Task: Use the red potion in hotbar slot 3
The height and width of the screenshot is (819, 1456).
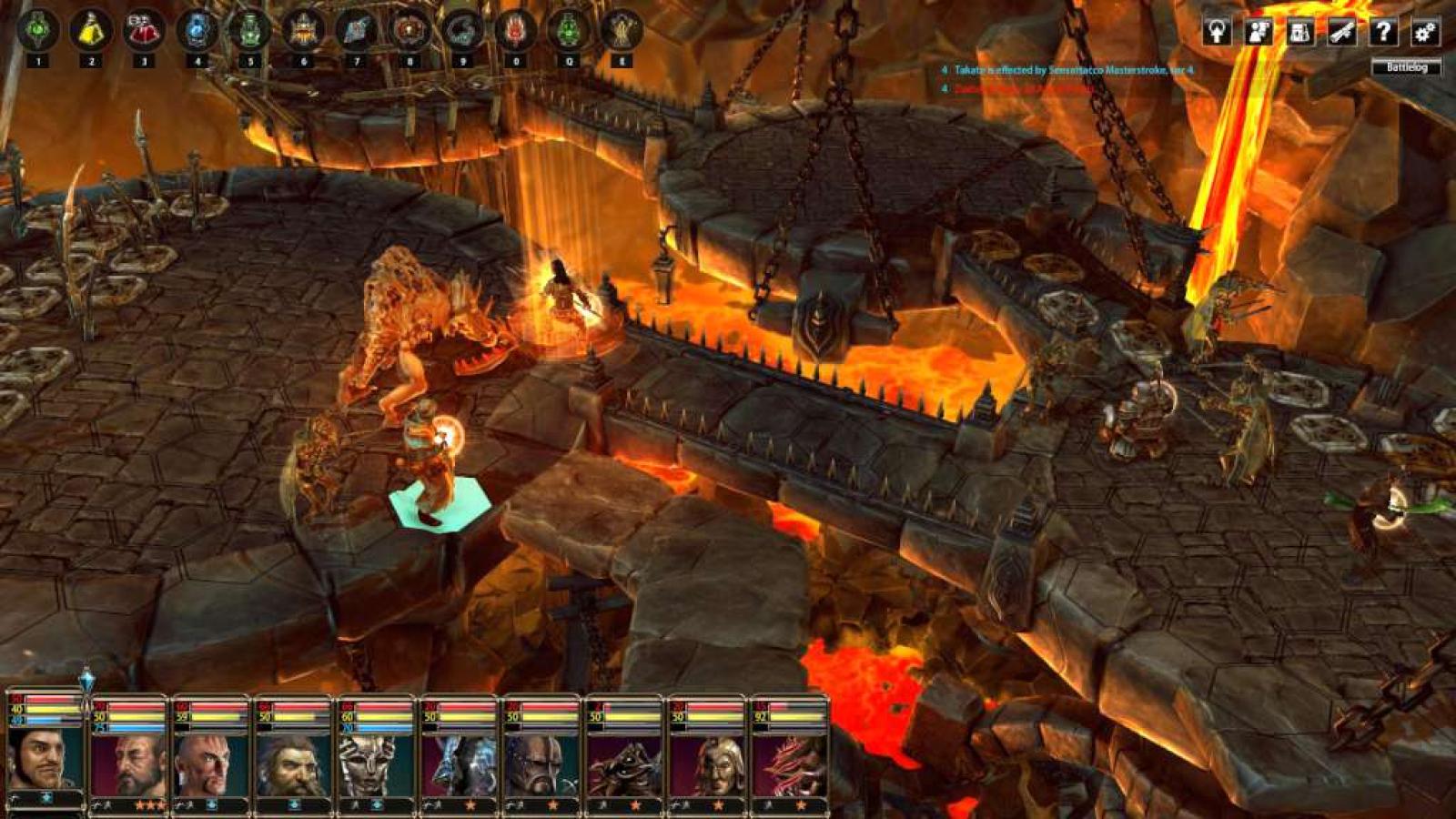Action: [143, 30]
